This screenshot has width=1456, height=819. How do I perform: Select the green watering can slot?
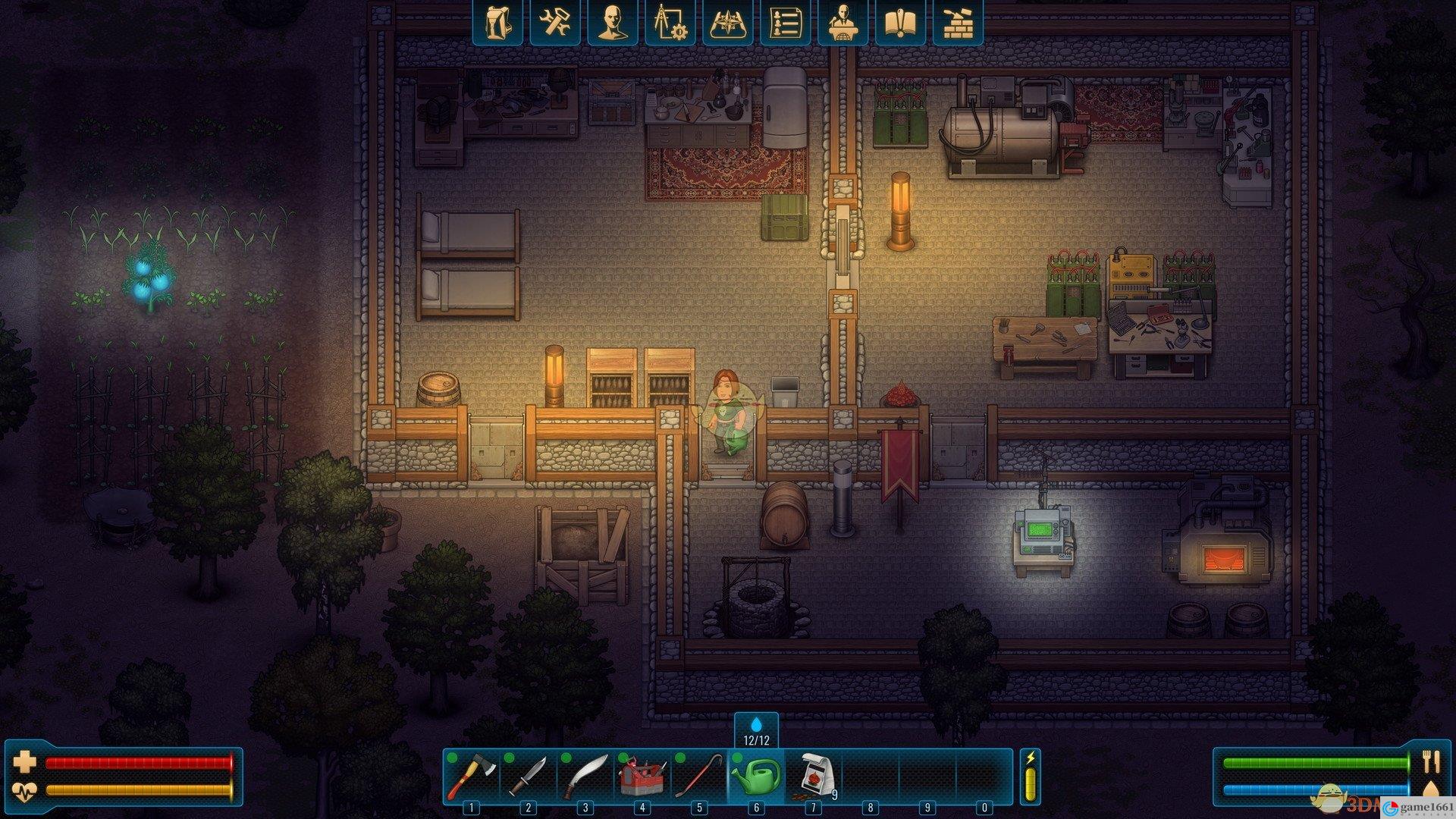coord(756,777)
